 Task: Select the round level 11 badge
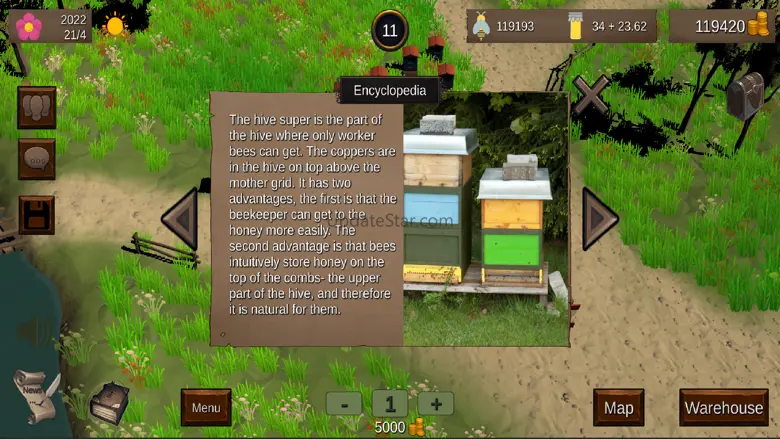(x=390, y=30)
